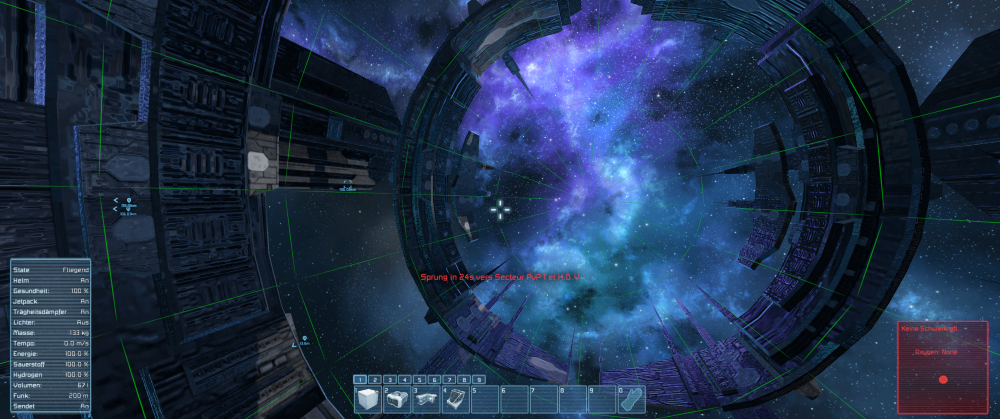Select toolbar page 6
Viewport: 1000px width, 419px height.
pyautogui.click(x=436, y=380)
